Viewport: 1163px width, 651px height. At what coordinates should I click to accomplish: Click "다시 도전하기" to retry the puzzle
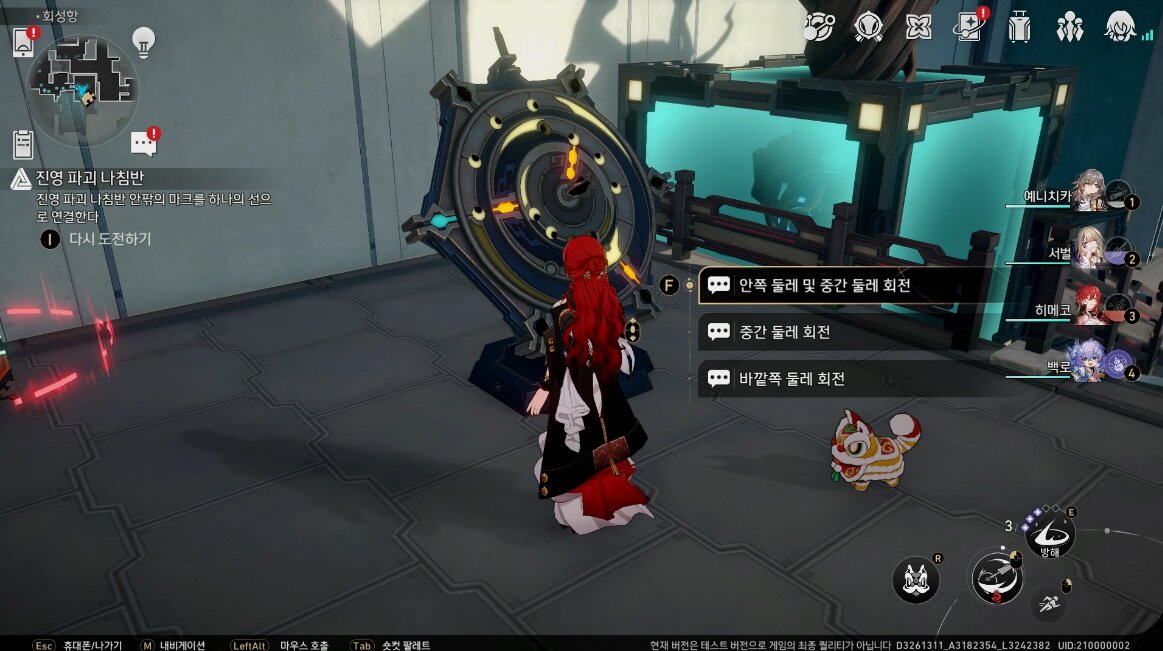coord(108,239)
